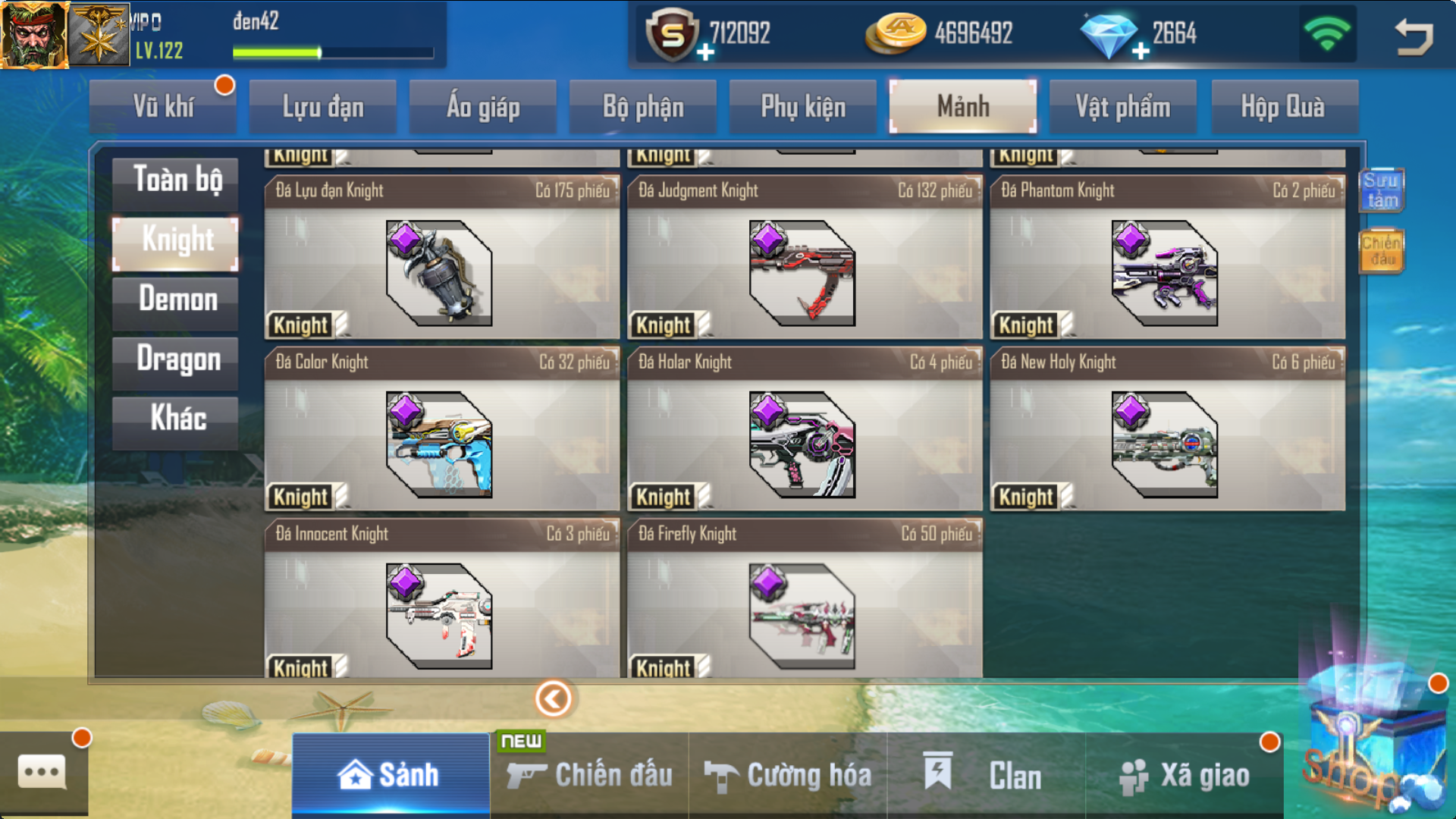Filter fragments by Demon
The width and height of the screenshot is (1456, 819).
pyautogui.click(x=176, y=300)
